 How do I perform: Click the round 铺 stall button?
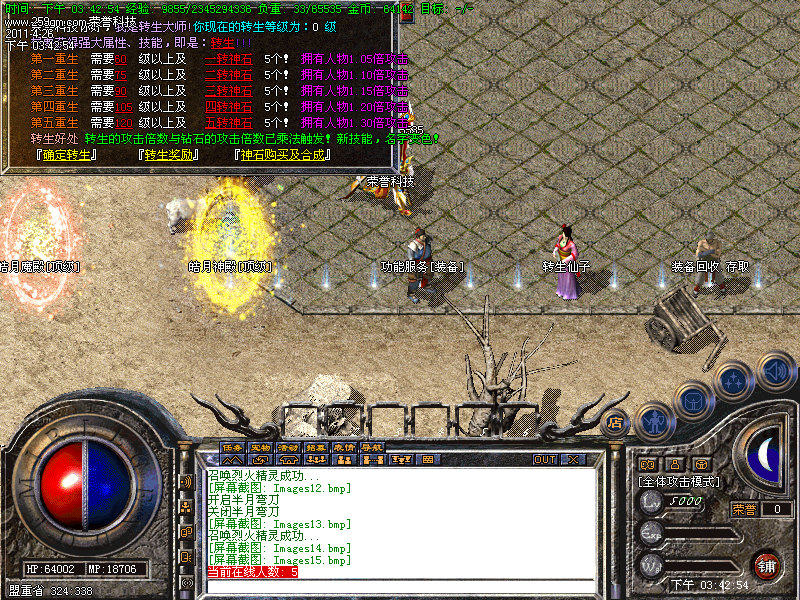[x=767, y=564]
